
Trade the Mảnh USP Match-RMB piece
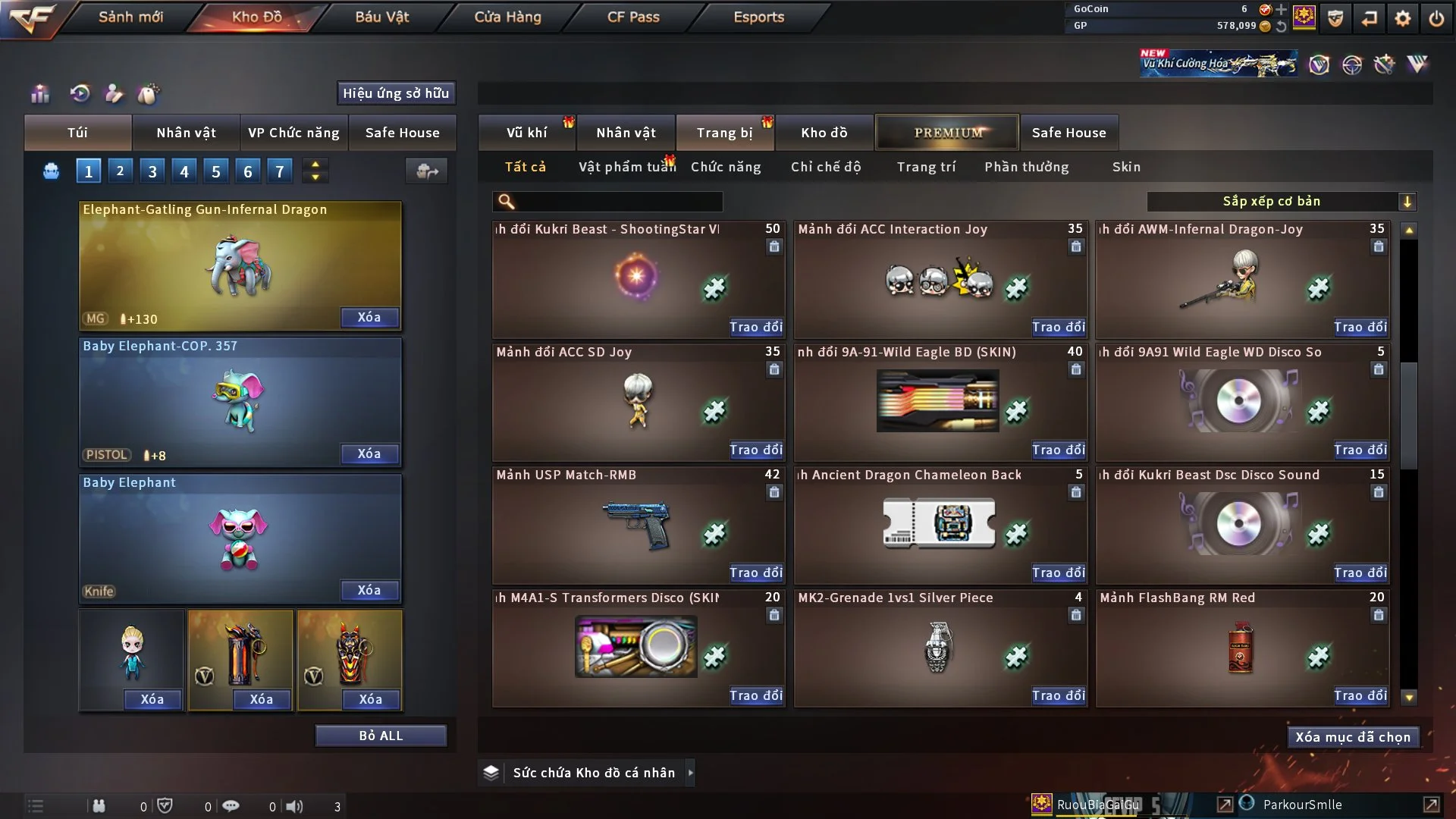point(755,573)
